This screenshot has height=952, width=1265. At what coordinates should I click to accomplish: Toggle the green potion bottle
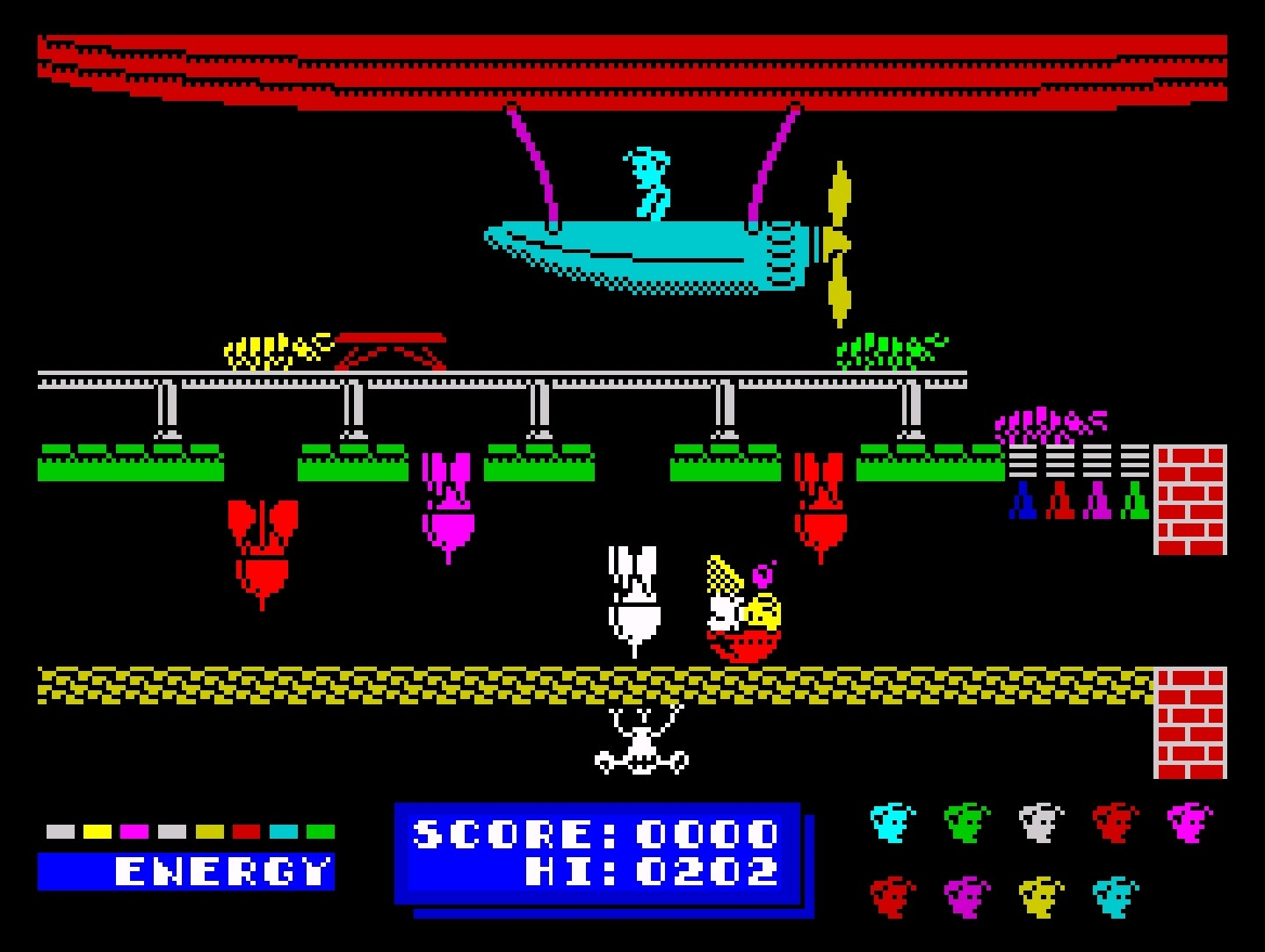(1135, 502)
